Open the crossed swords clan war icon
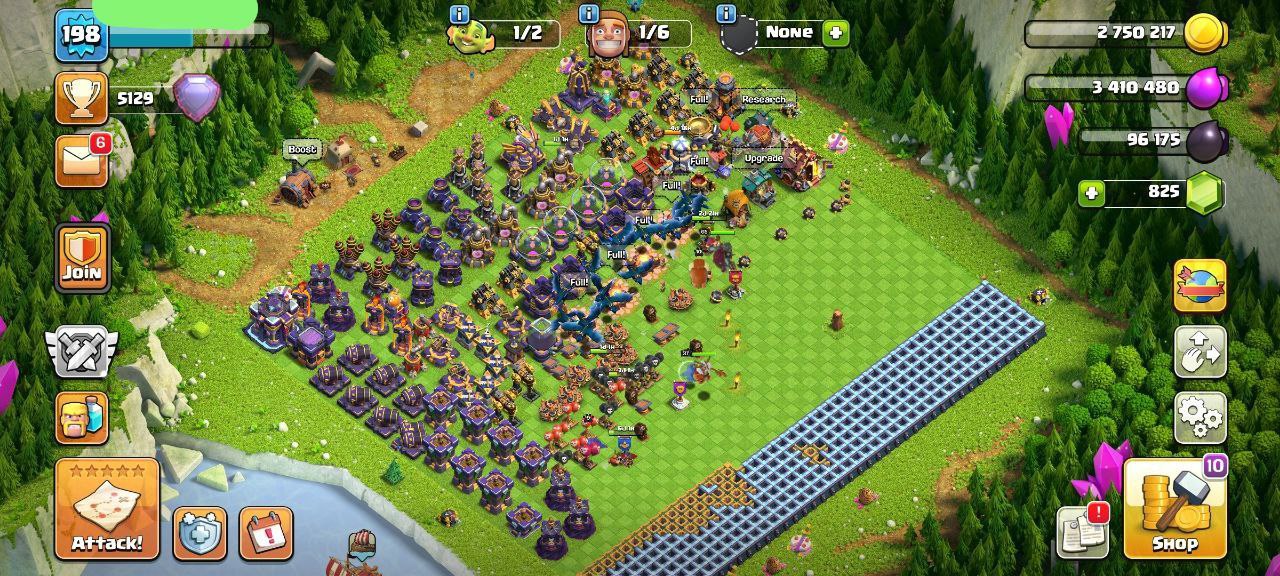 (x=81, y=352)
